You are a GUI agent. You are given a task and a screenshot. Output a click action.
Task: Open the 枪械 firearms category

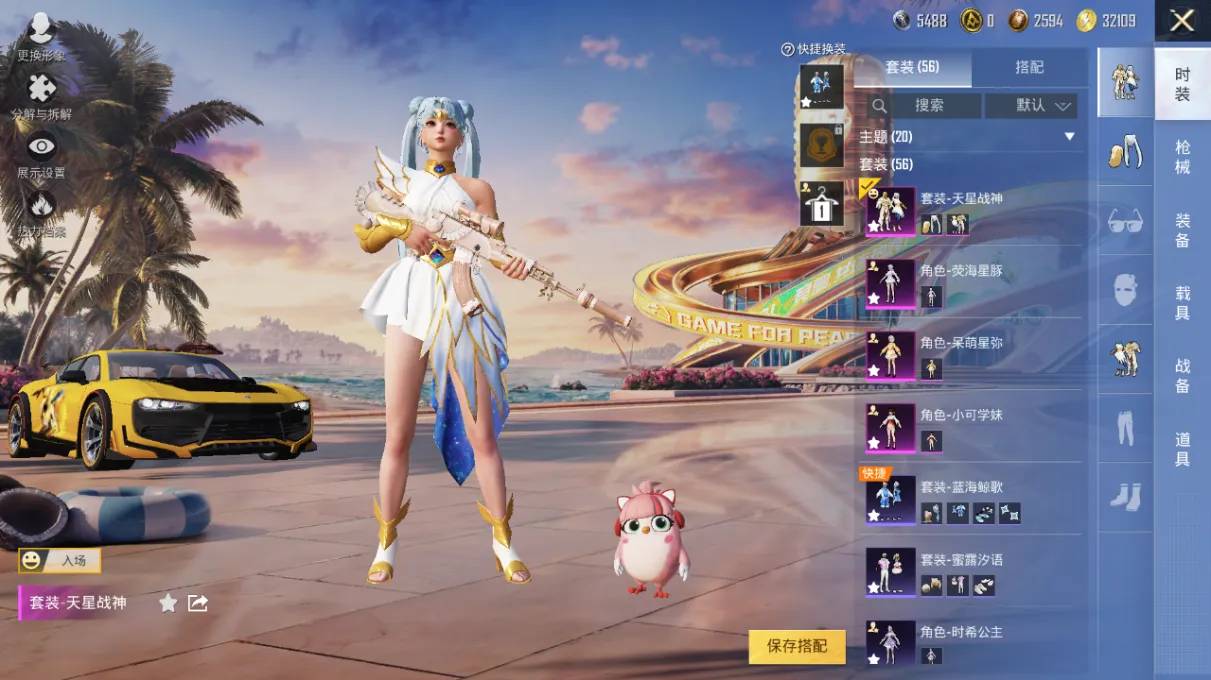point(1182,158)
